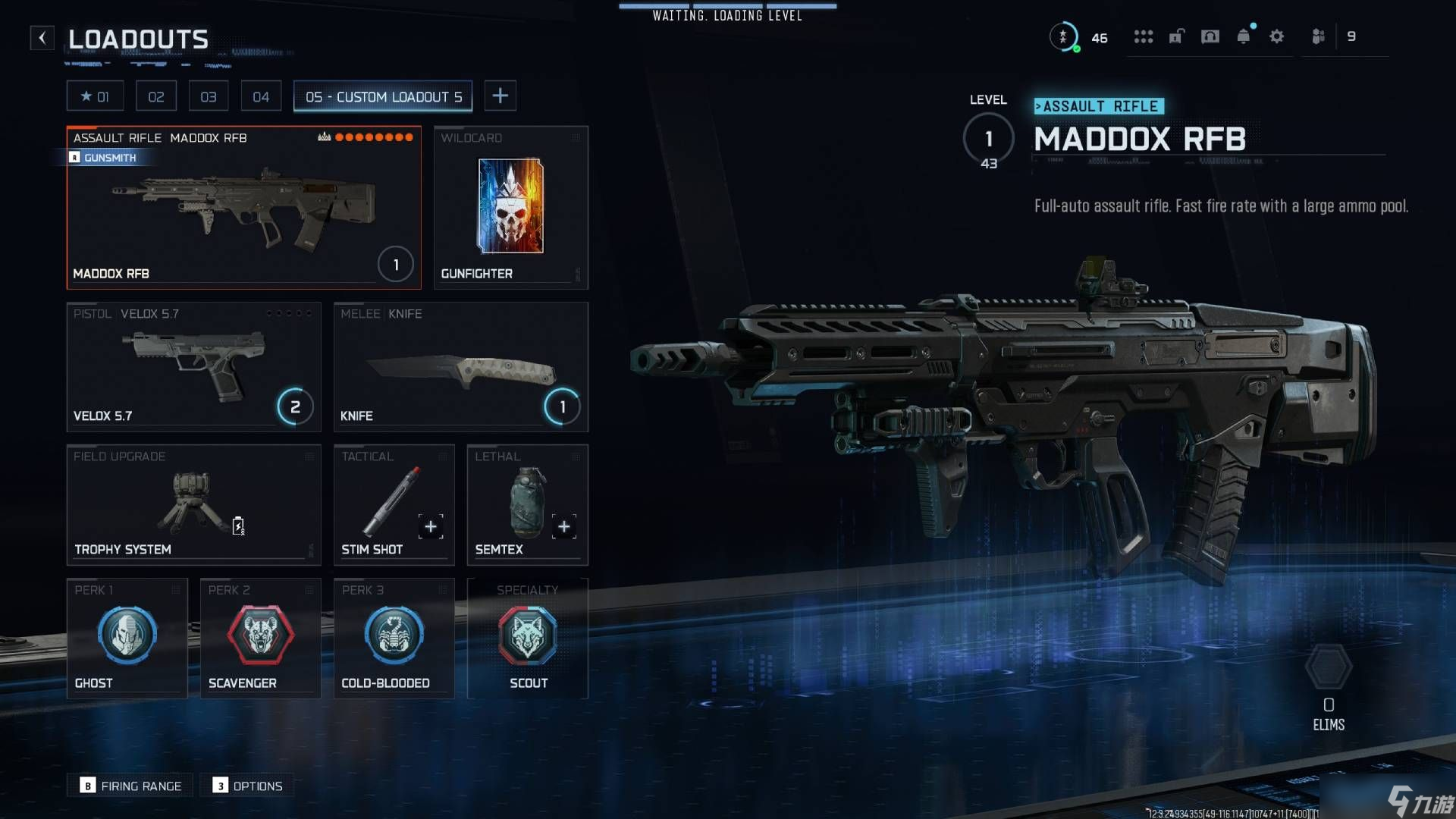Change the Scavenger perk 2 slot
This screenshot has height=819, width=1456.
260,638
